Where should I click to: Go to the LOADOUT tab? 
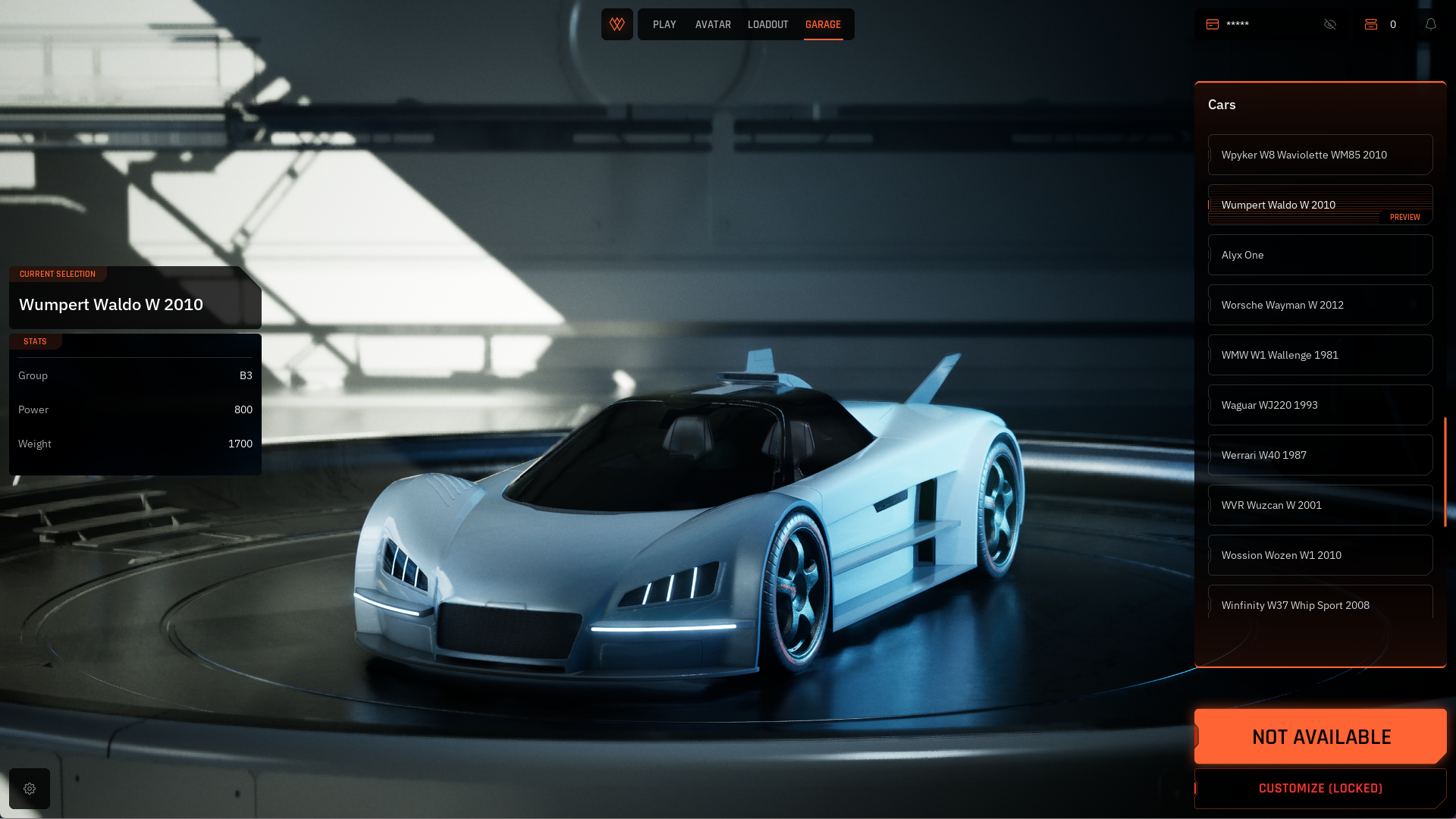pyautogui.click(x=767, y=25)
